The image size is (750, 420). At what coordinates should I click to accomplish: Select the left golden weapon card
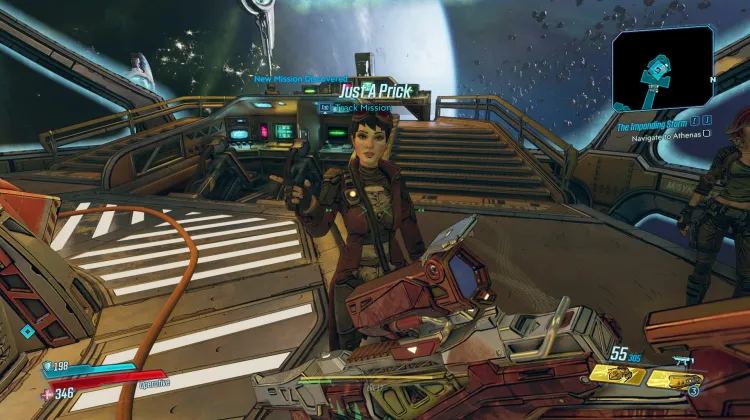[x=618, y=375]
